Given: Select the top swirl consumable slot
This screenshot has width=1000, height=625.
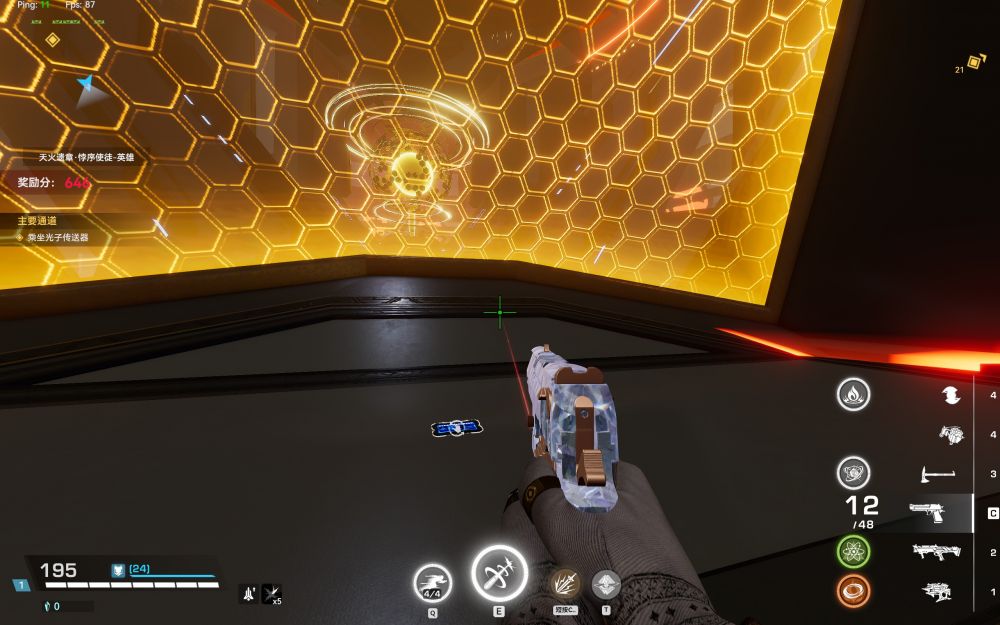Looking at the screenshot, I should 950,396.
